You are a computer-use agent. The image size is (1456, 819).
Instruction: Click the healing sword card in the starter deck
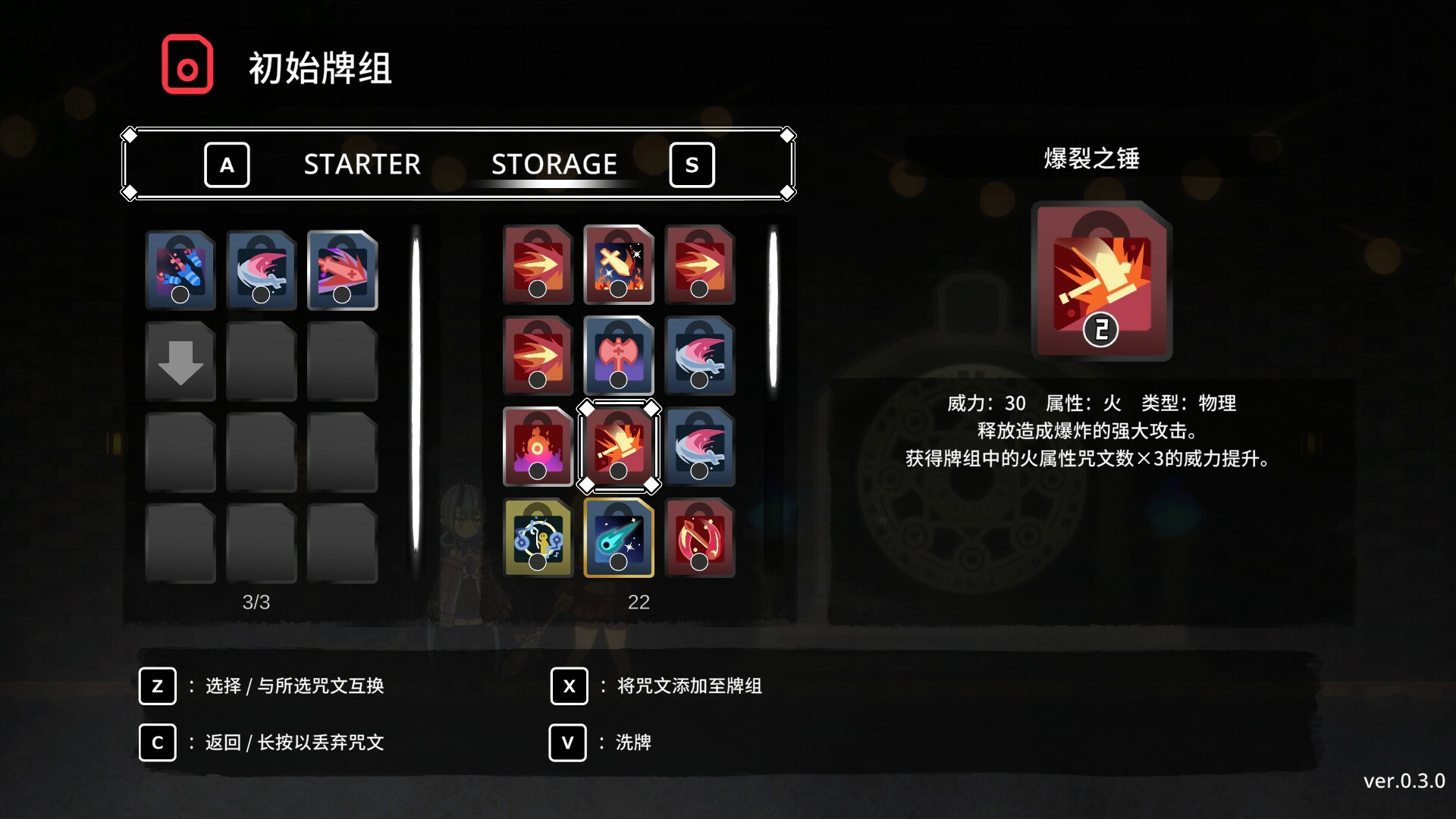coord(342,270)
